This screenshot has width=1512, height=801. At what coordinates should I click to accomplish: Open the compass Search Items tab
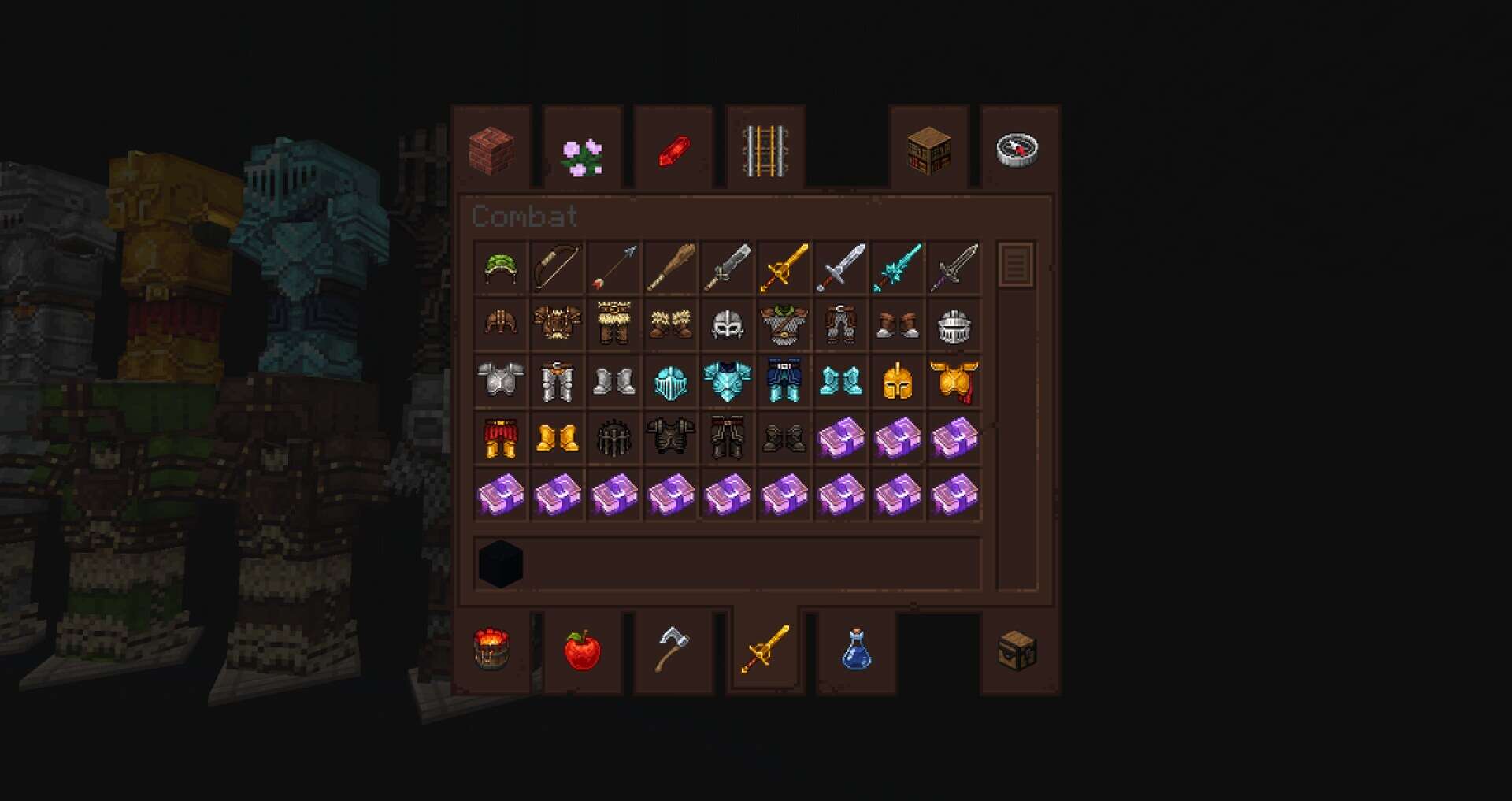1017,150
